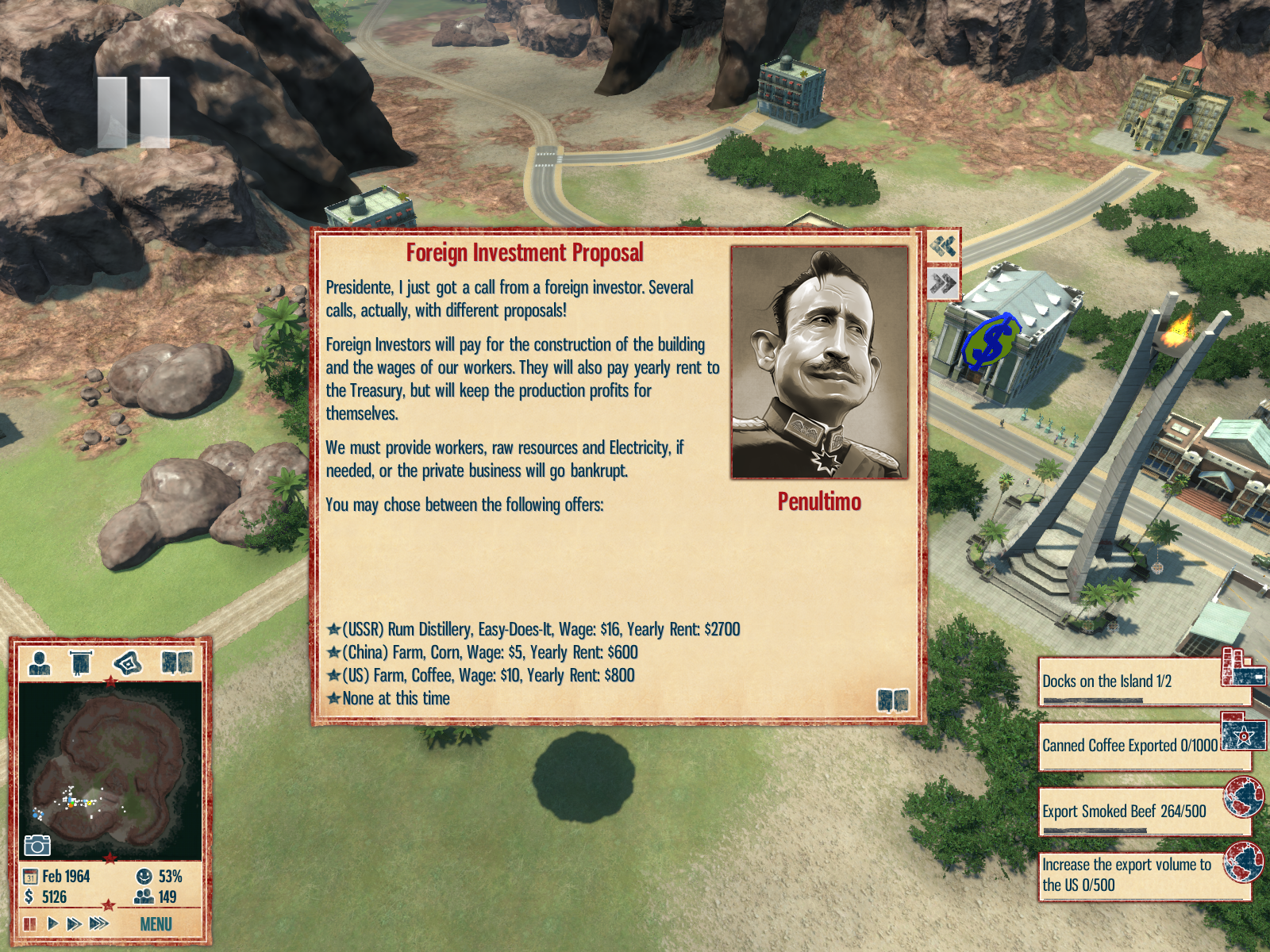Open the almanac book icon above the minimap
Image resolution: width=1270 pixels, height=952 pixels.
(x=177, y=662)
